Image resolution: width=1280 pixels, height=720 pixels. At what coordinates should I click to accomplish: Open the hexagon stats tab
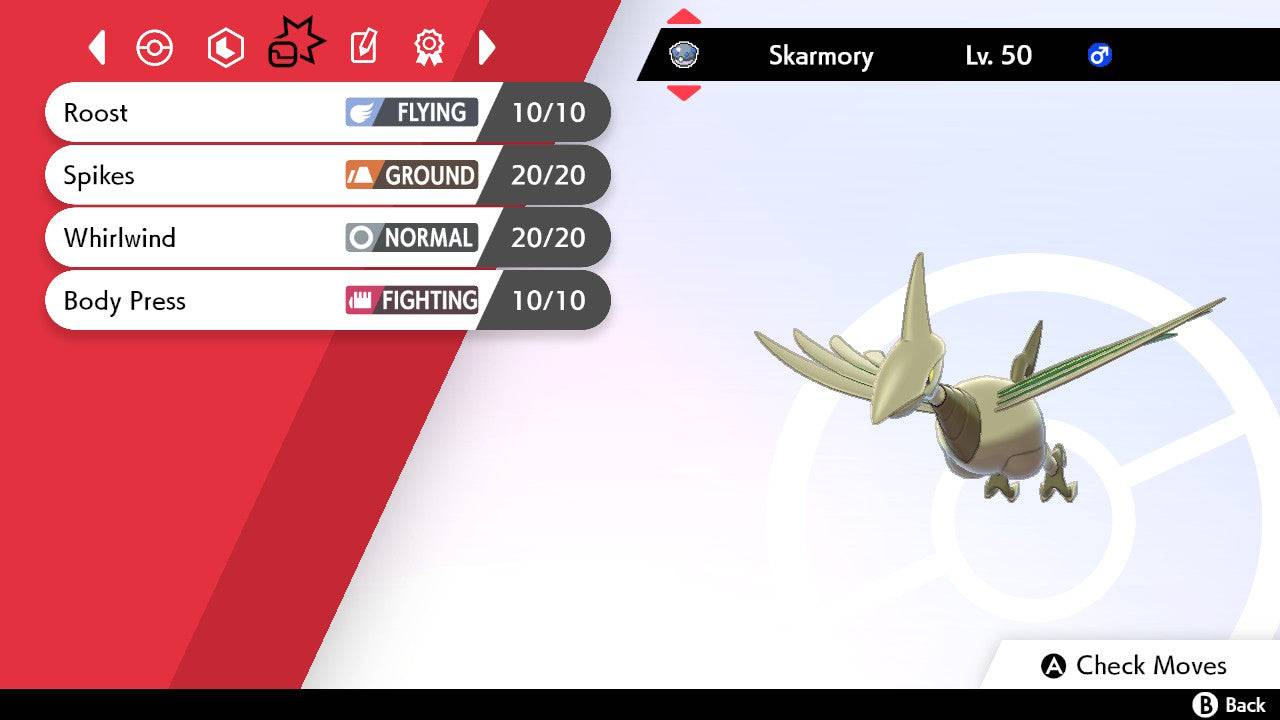point(225,47)
